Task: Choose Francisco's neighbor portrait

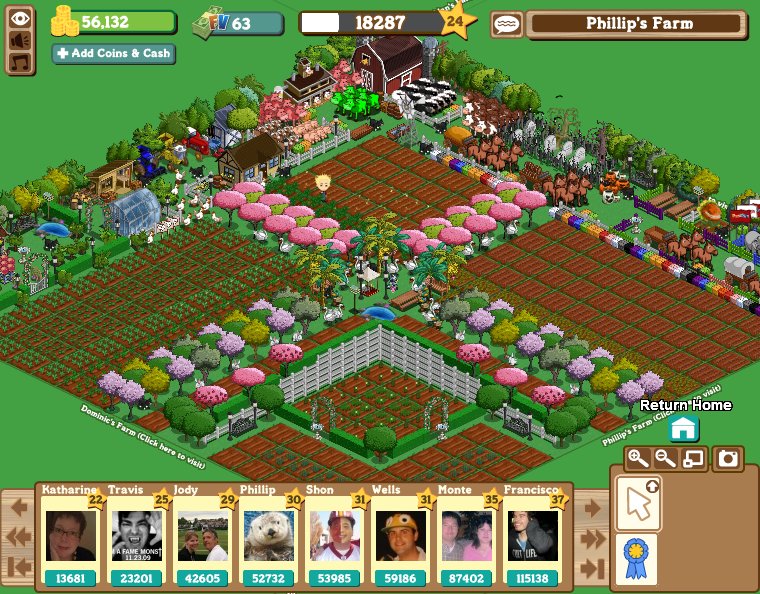Action: 533,537
